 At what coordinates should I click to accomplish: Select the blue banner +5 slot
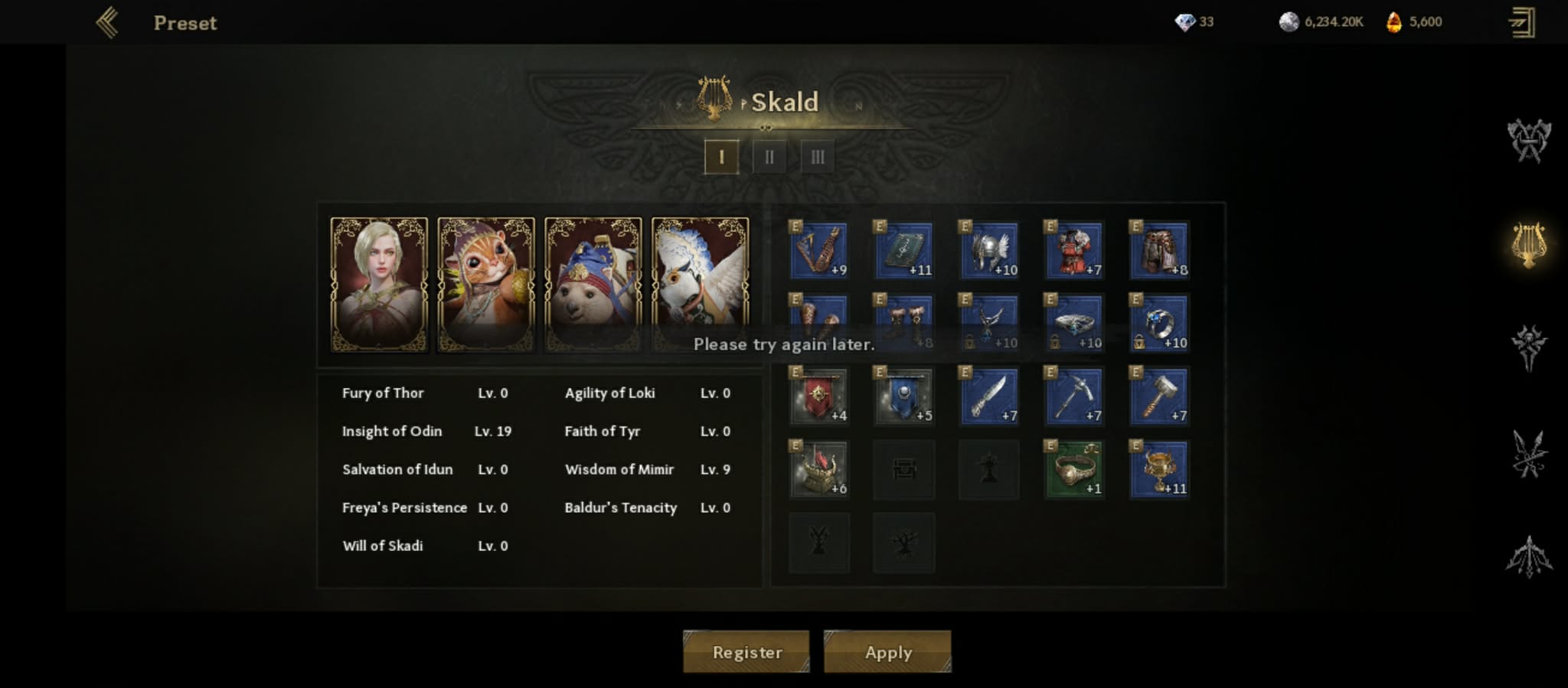pos(903,396)
